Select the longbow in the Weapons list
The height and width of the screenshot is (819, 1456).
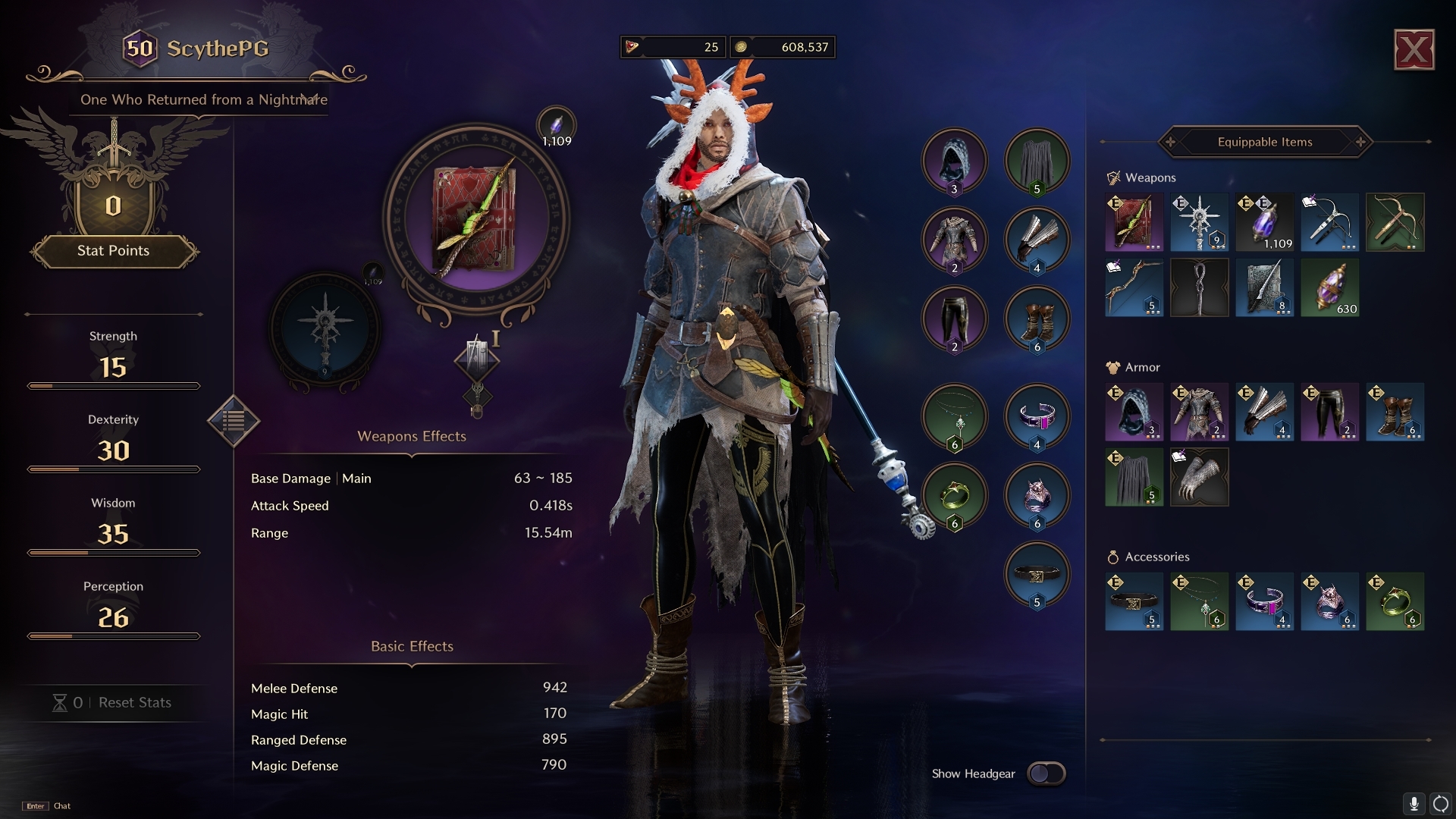(x=1134, y=287)
